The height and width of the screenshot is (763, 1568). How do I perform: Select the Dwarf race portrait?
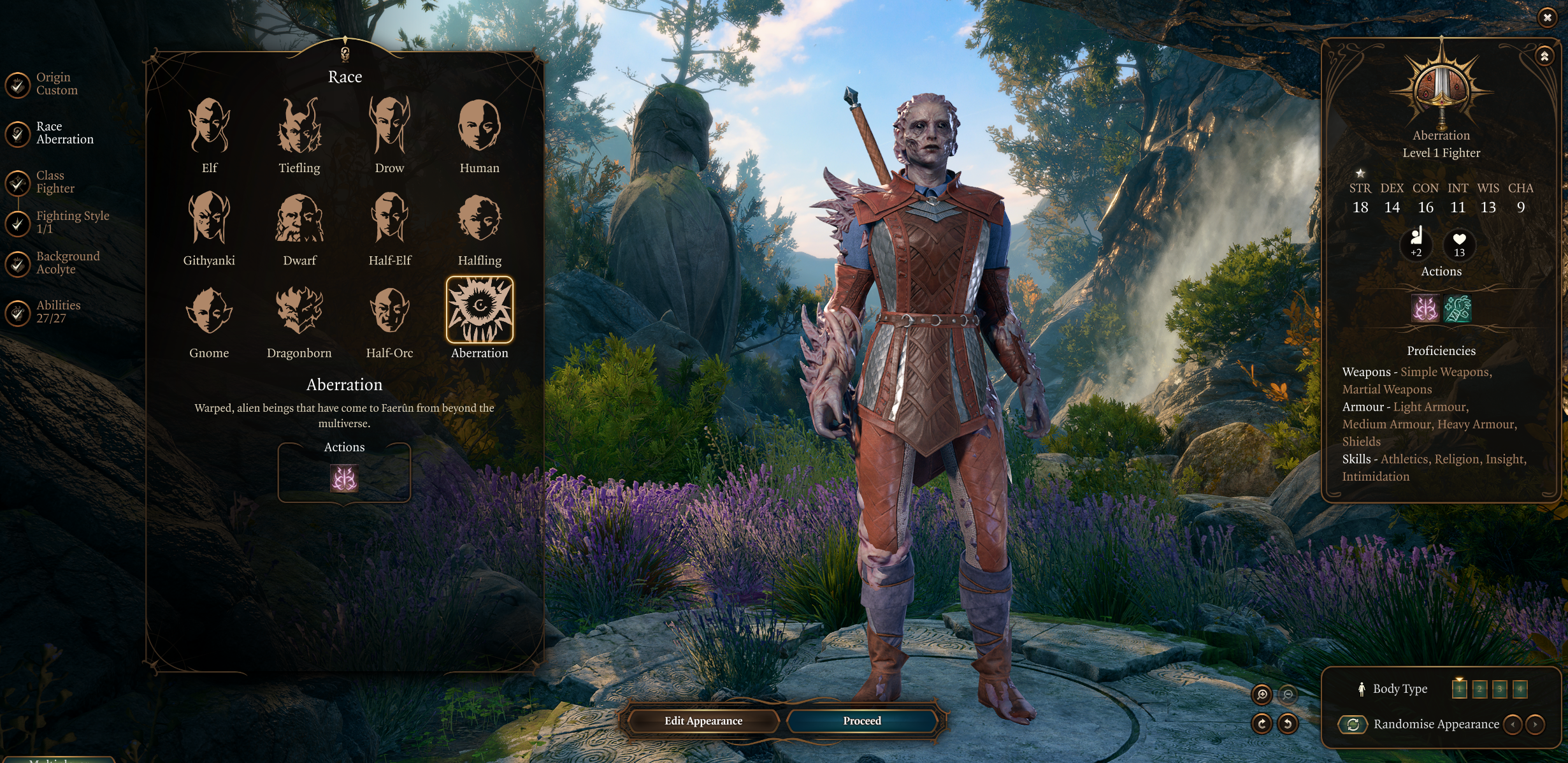click(x=299, y=219)
